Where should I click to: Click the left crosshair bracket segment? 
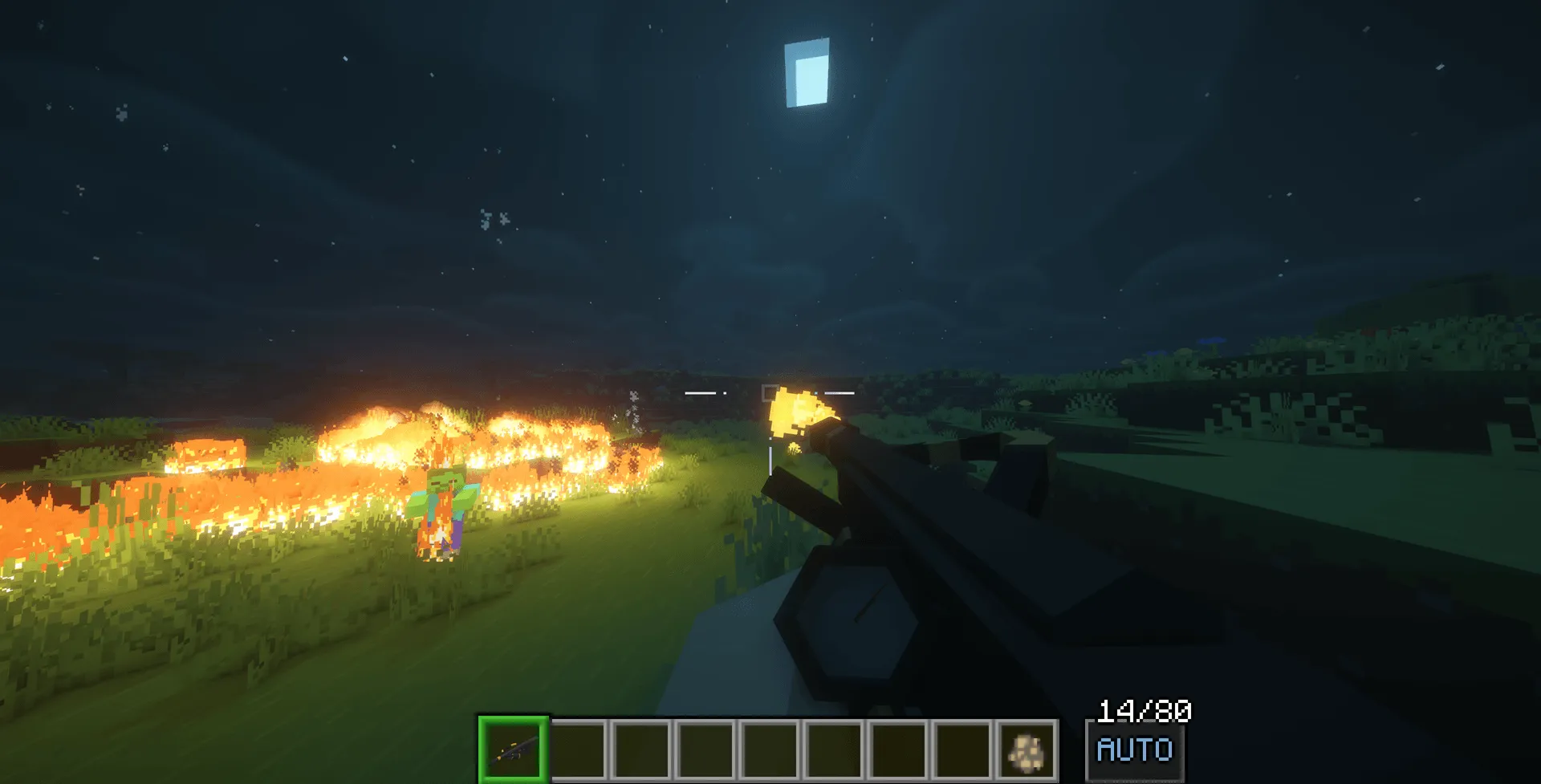[x=701, y=392]
